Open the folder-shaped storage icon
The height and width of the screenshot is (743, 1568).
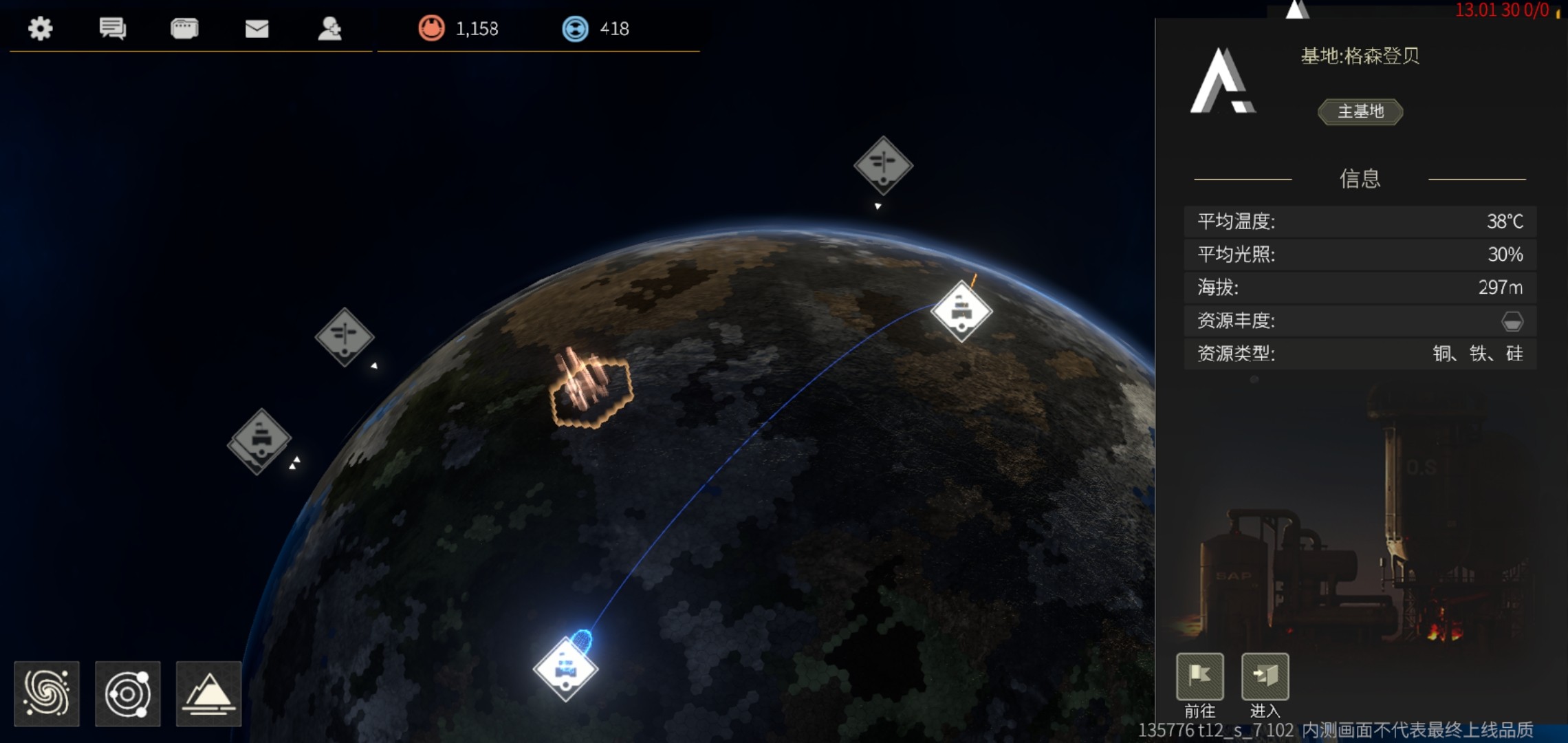coord(184,28)
